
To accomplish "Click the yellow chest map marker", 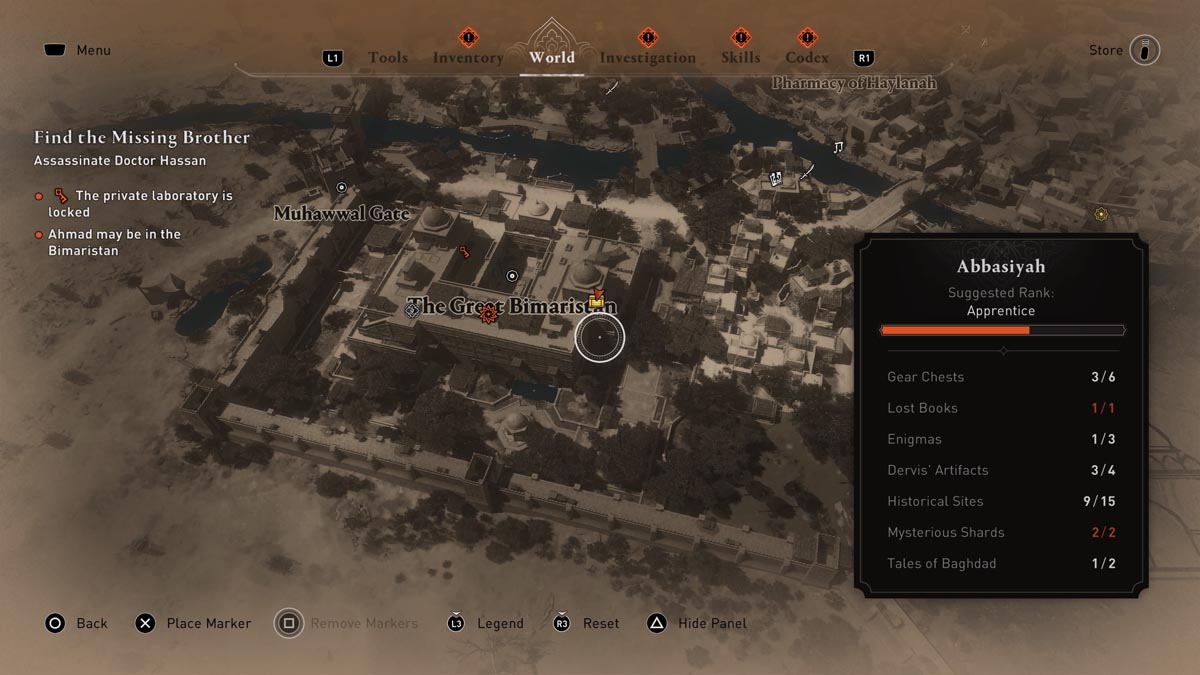I will [597, 299].
